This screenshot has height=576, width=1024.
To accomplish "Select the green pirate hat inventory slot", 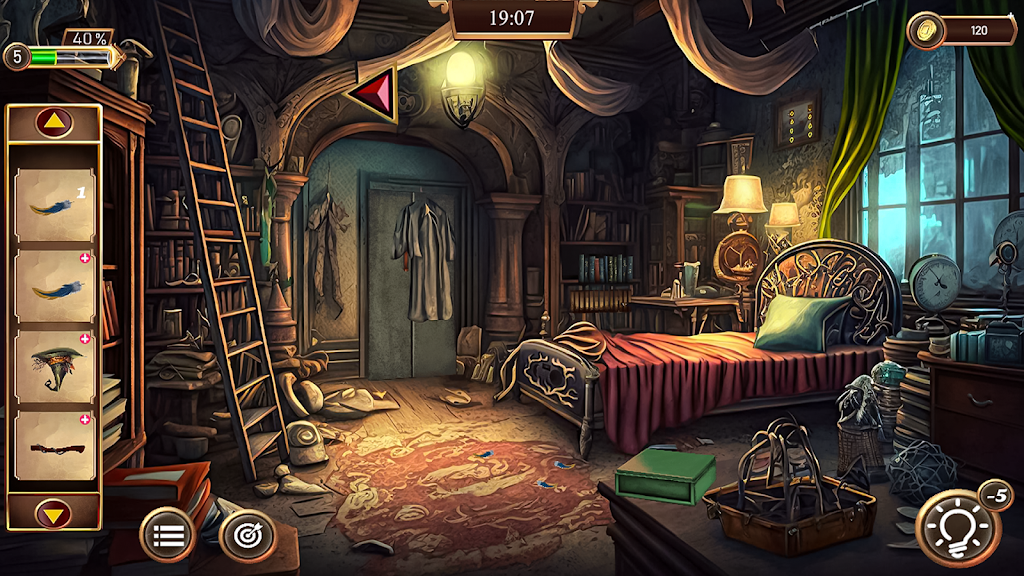I will [x=54, y=367].
